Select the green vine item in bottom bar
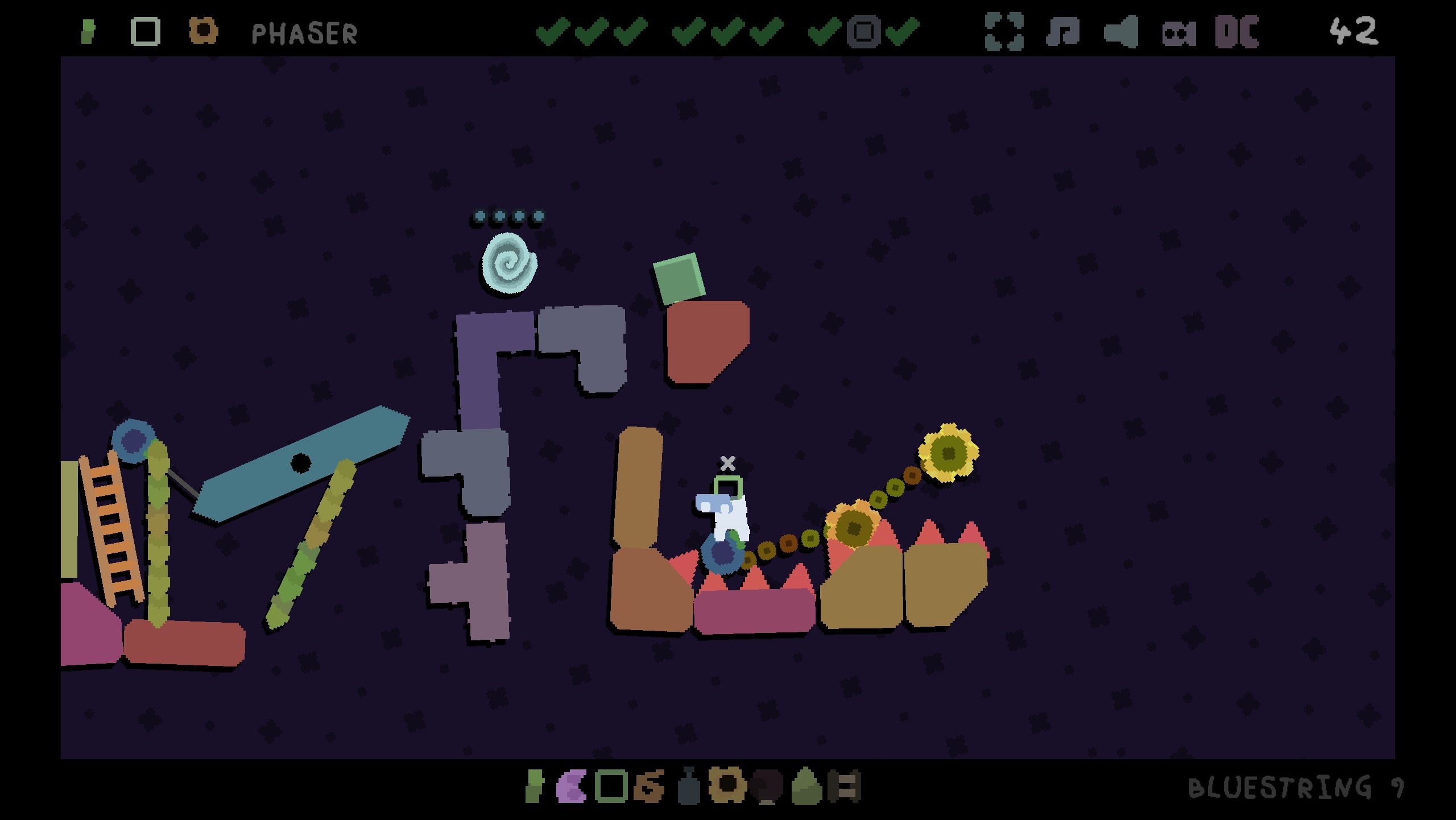The width and height of the screenshot is (1456, 820). (533, 787)
